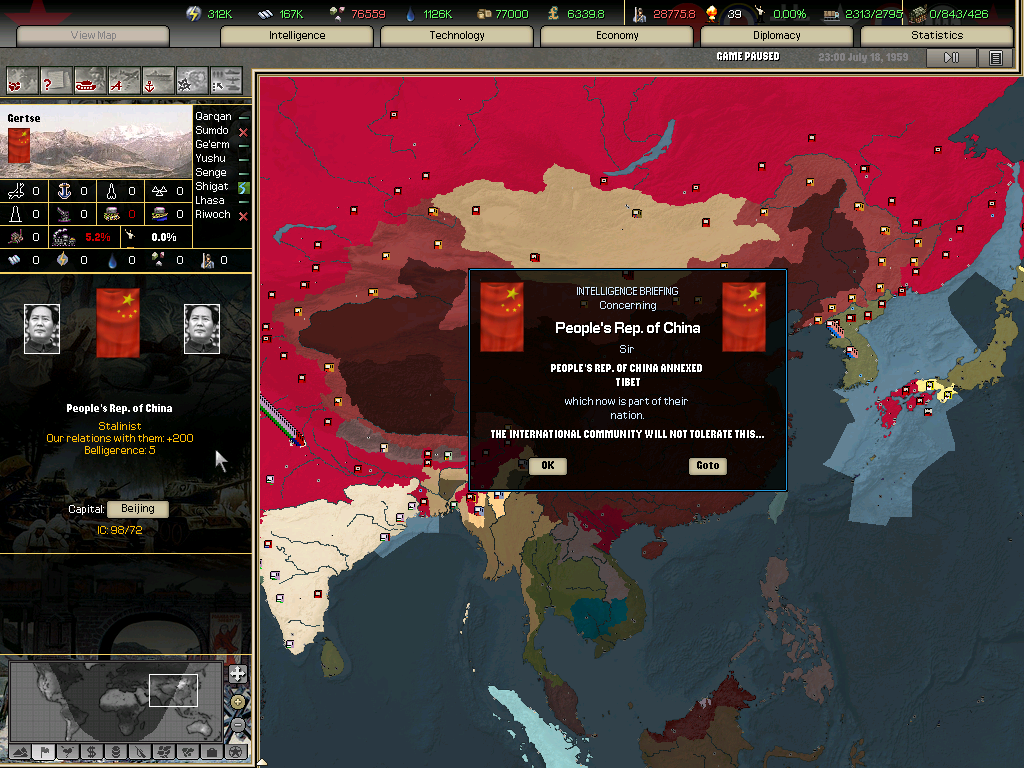This screenshot has width=1024, height=768.
Task: Switch to the Technology tab
Action: point(457,36)
